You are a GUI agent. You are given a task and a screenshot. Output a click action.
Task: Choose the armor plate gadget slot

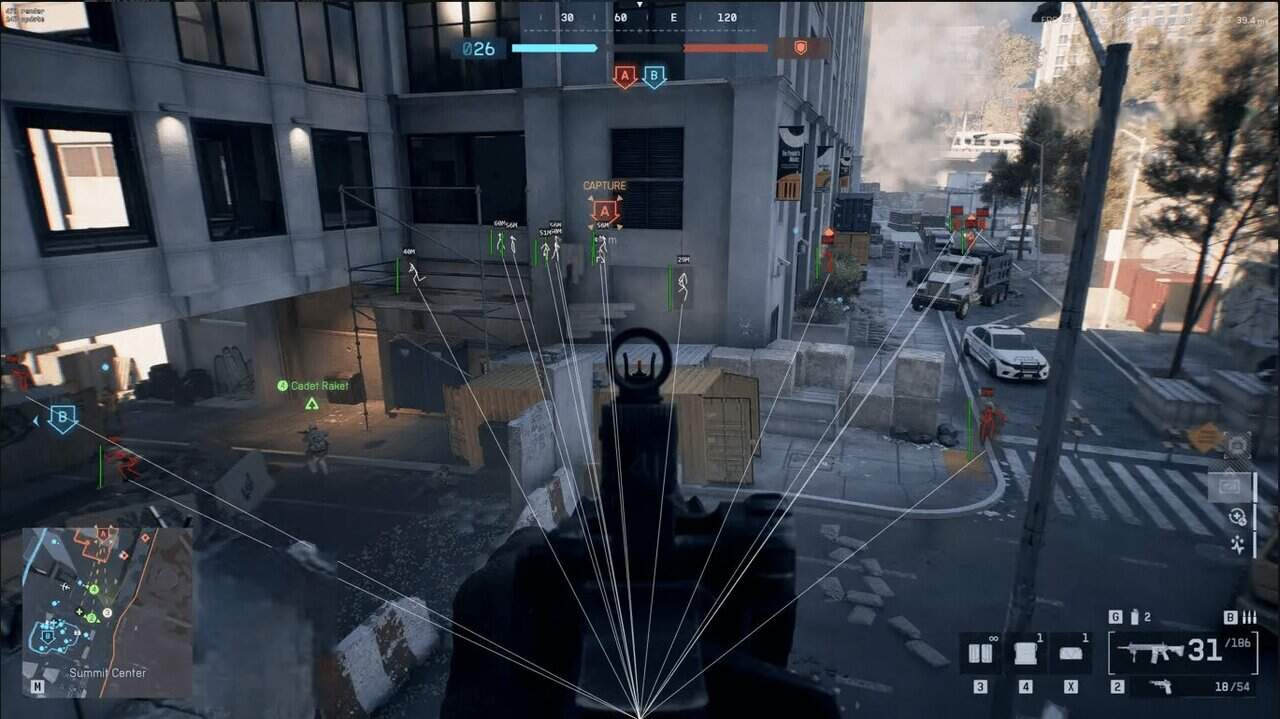[1025, 653]
